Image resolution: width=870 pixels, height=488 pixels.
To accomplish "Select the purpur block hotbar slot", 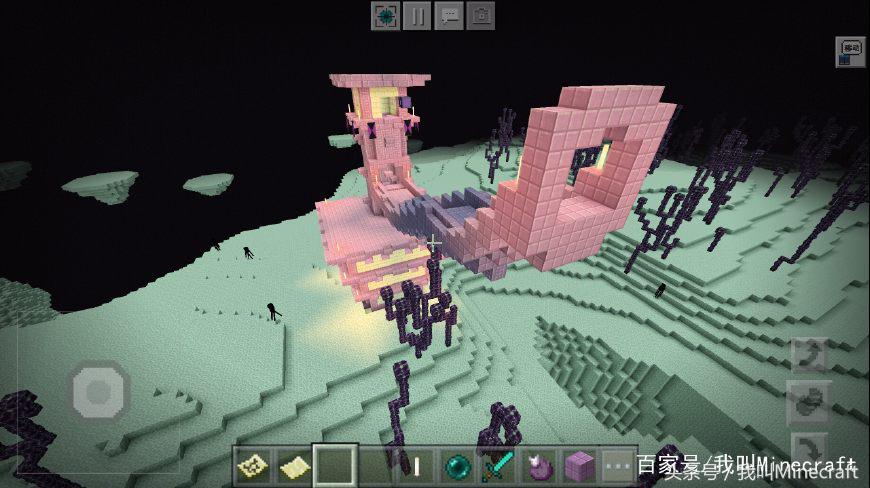I will (x=580, y=466).
